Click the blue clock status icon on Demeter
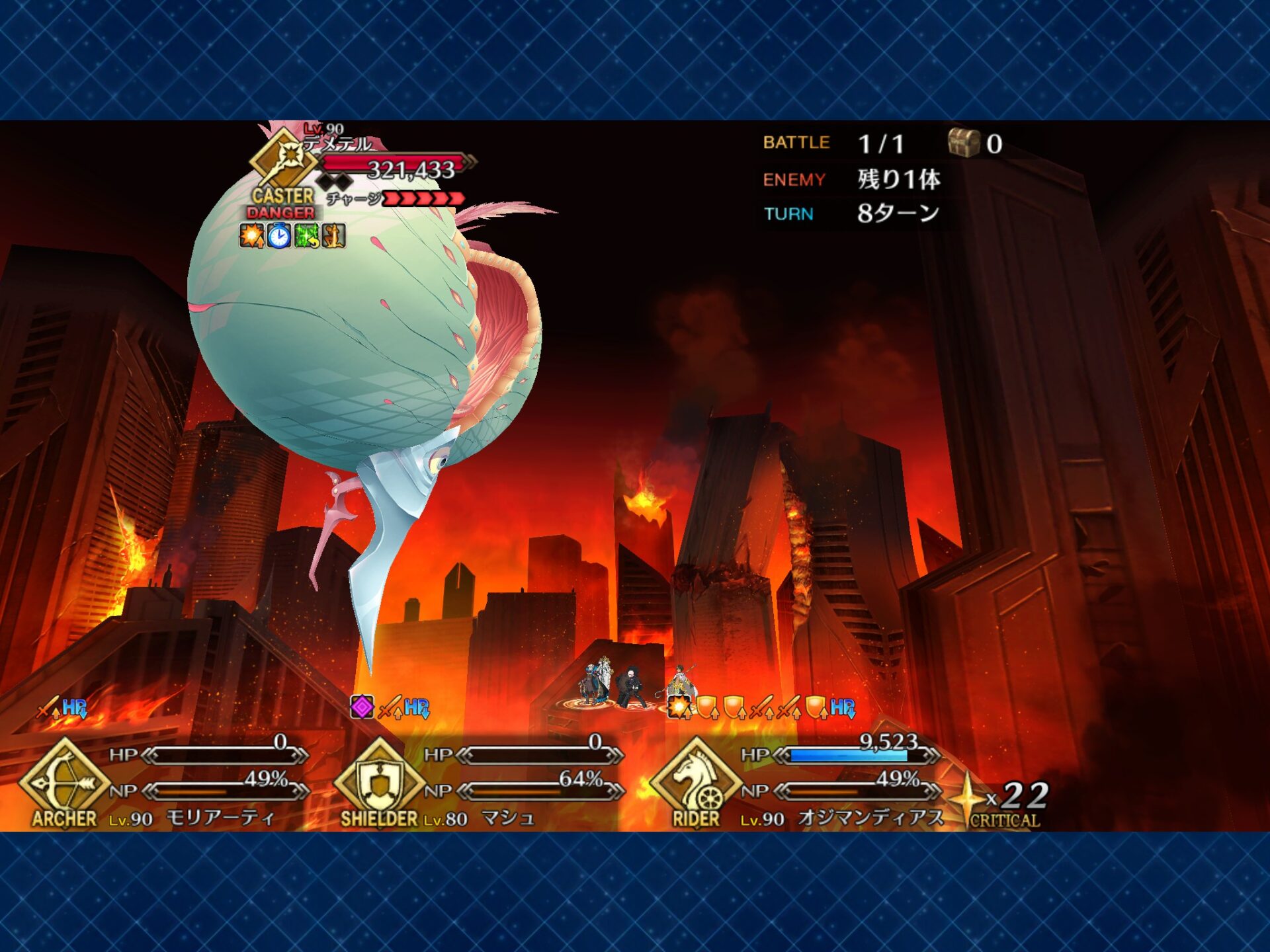 pos(279,236)
